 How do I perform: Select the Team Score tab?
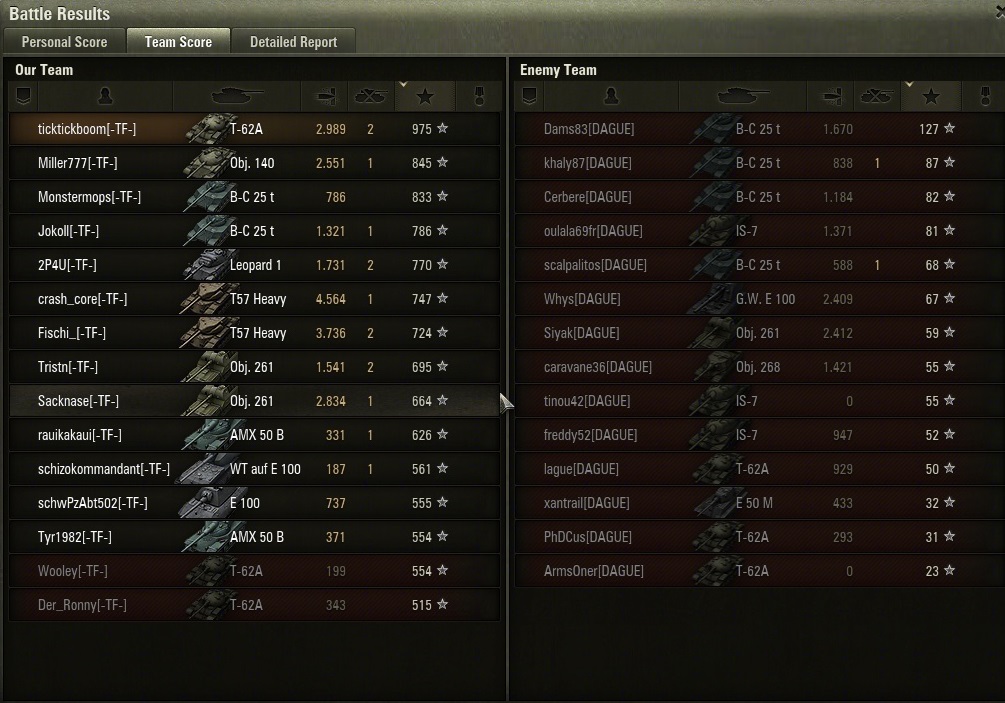(178, 41)
